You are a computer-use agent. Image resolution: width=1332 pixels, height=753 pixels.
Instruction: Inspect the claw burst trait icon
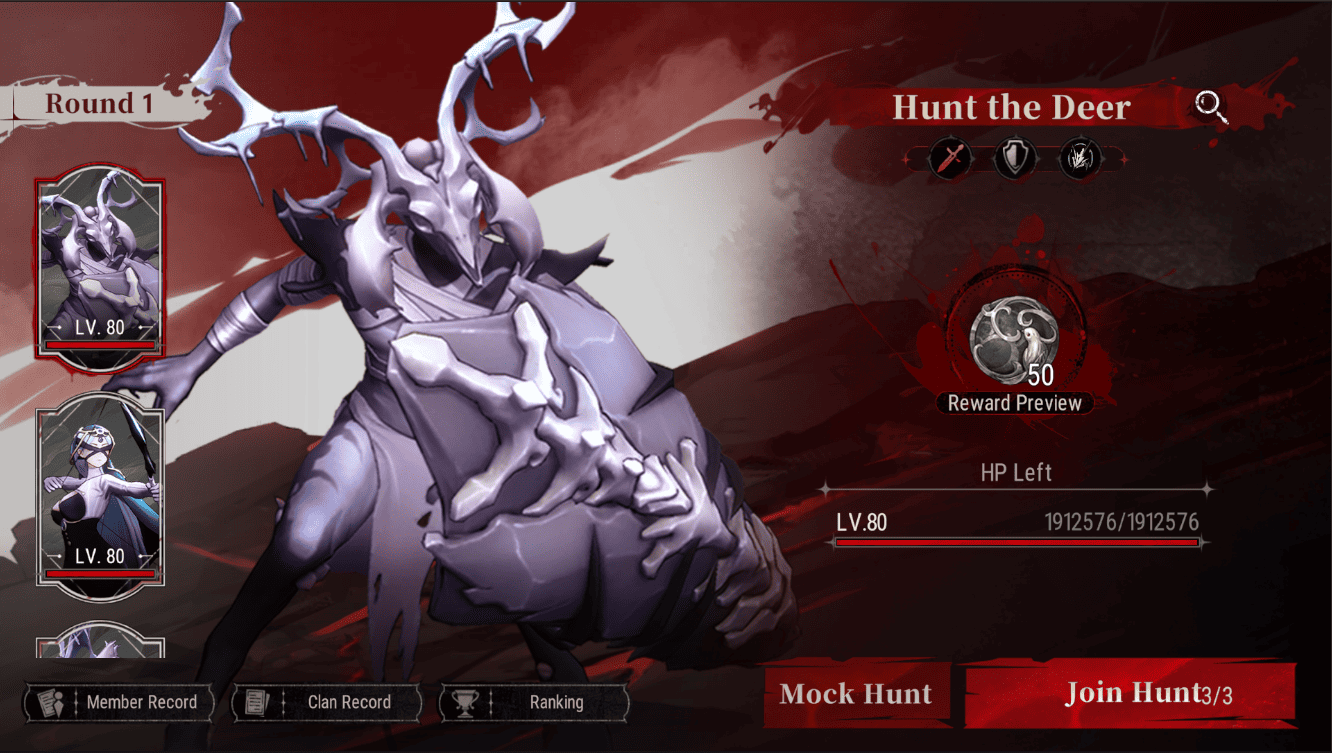click(x=1080, y=159)
